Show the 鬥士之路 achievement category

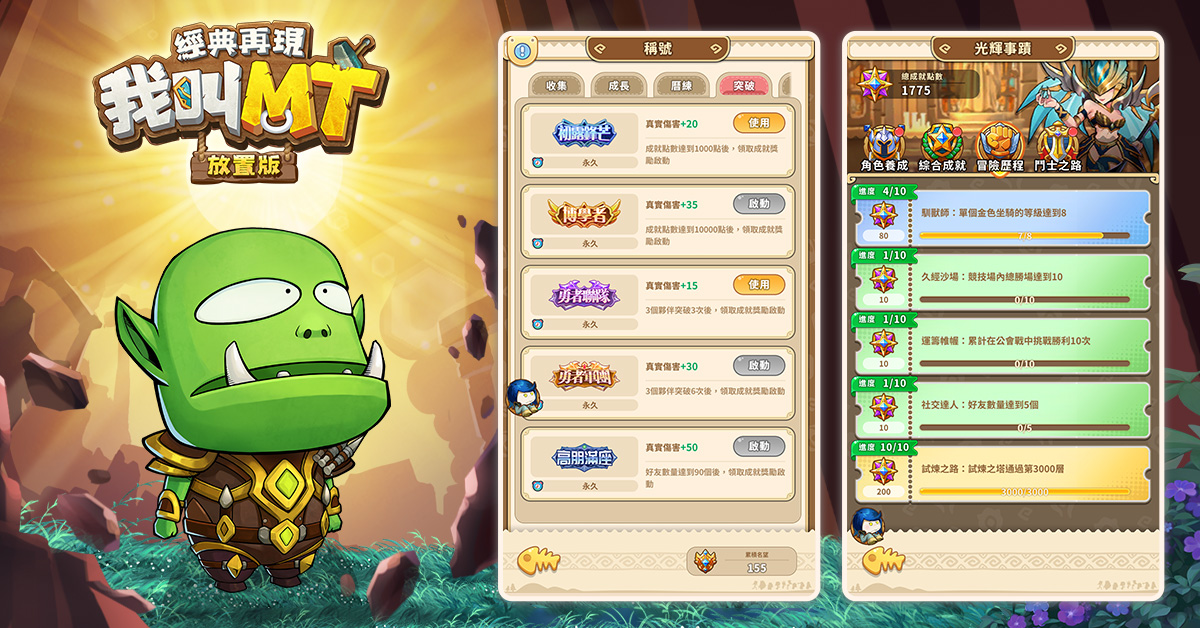pyautogui.click(x=1057, y=148)
